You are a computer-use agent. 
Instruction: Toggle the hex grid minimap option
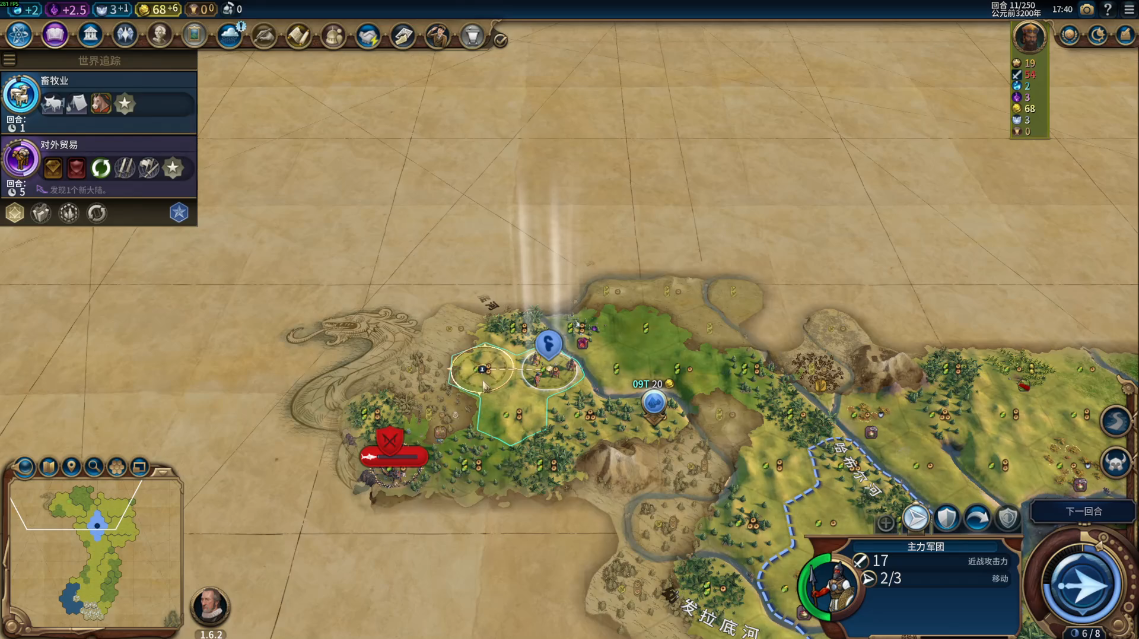117,466
